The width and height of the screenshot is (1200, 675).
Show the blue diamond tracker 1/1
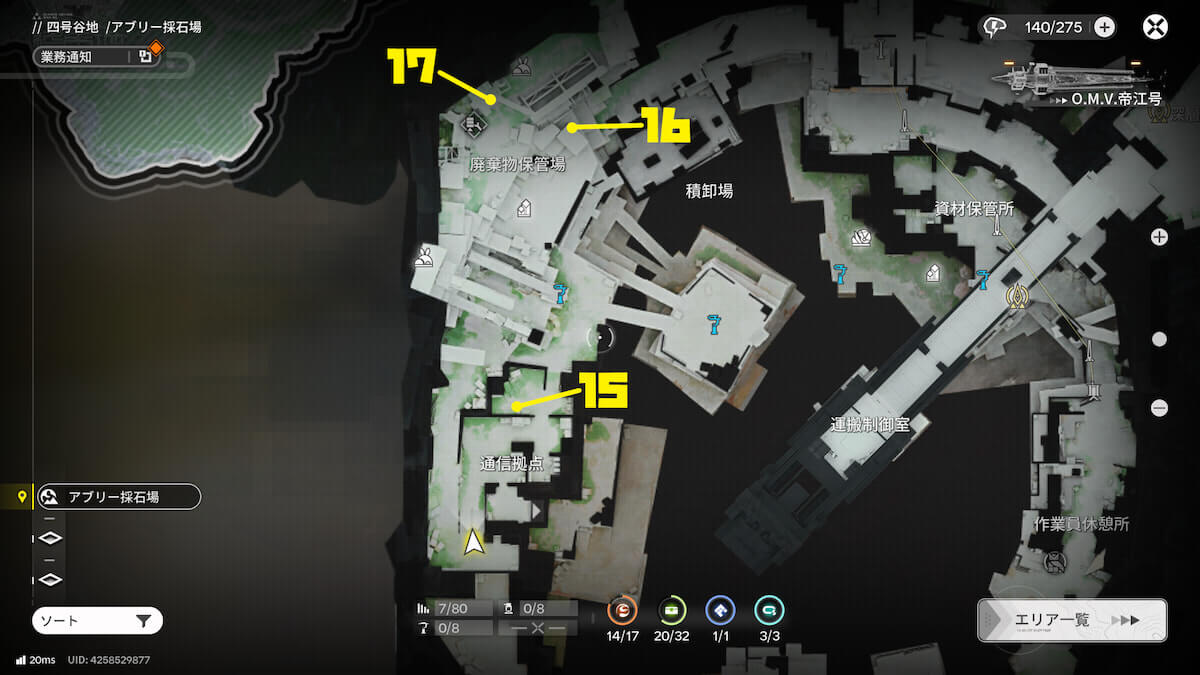[720, 609]
